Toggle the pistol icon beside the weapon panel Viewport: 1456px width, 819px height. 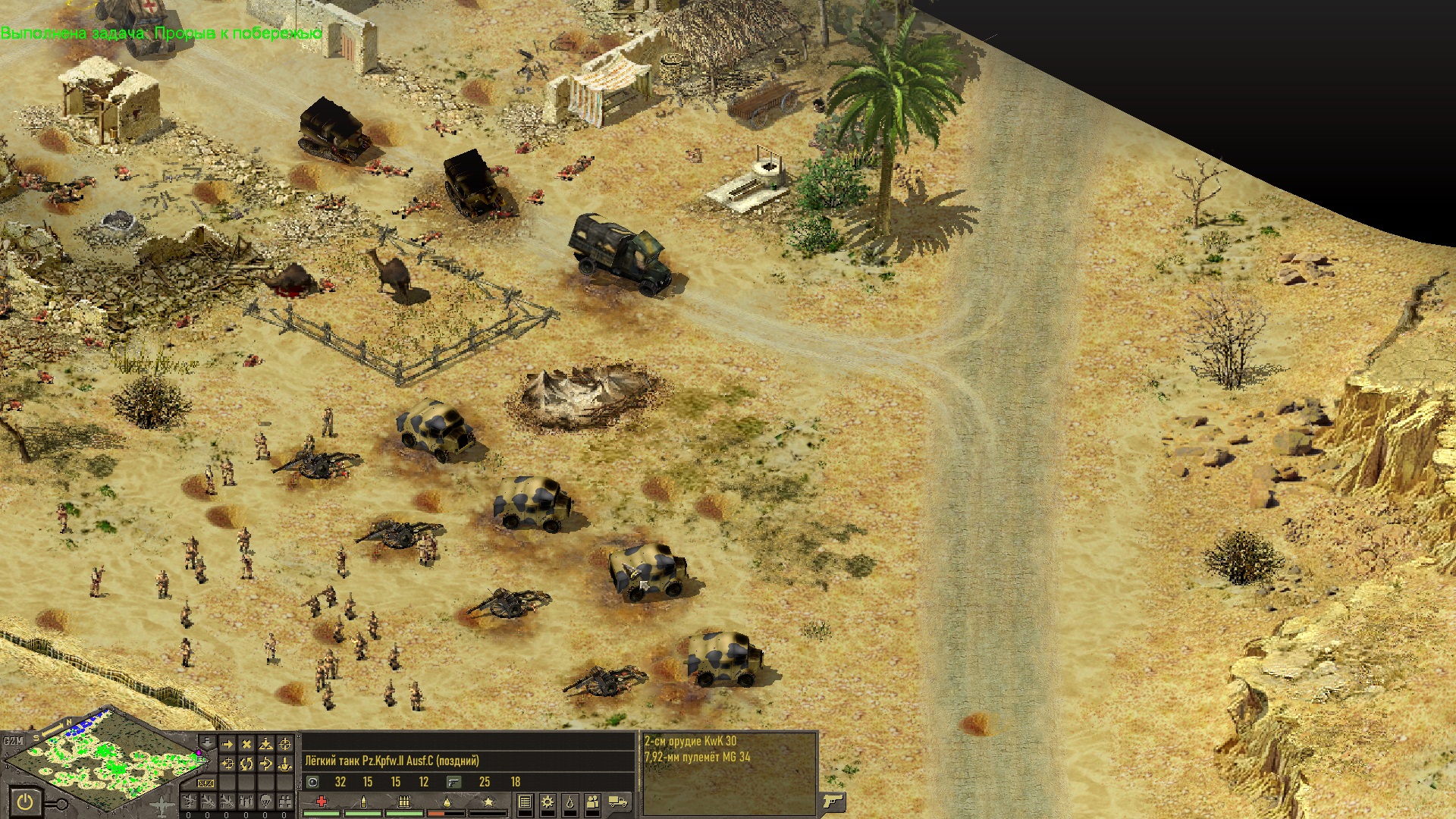(x=833, y=801)
